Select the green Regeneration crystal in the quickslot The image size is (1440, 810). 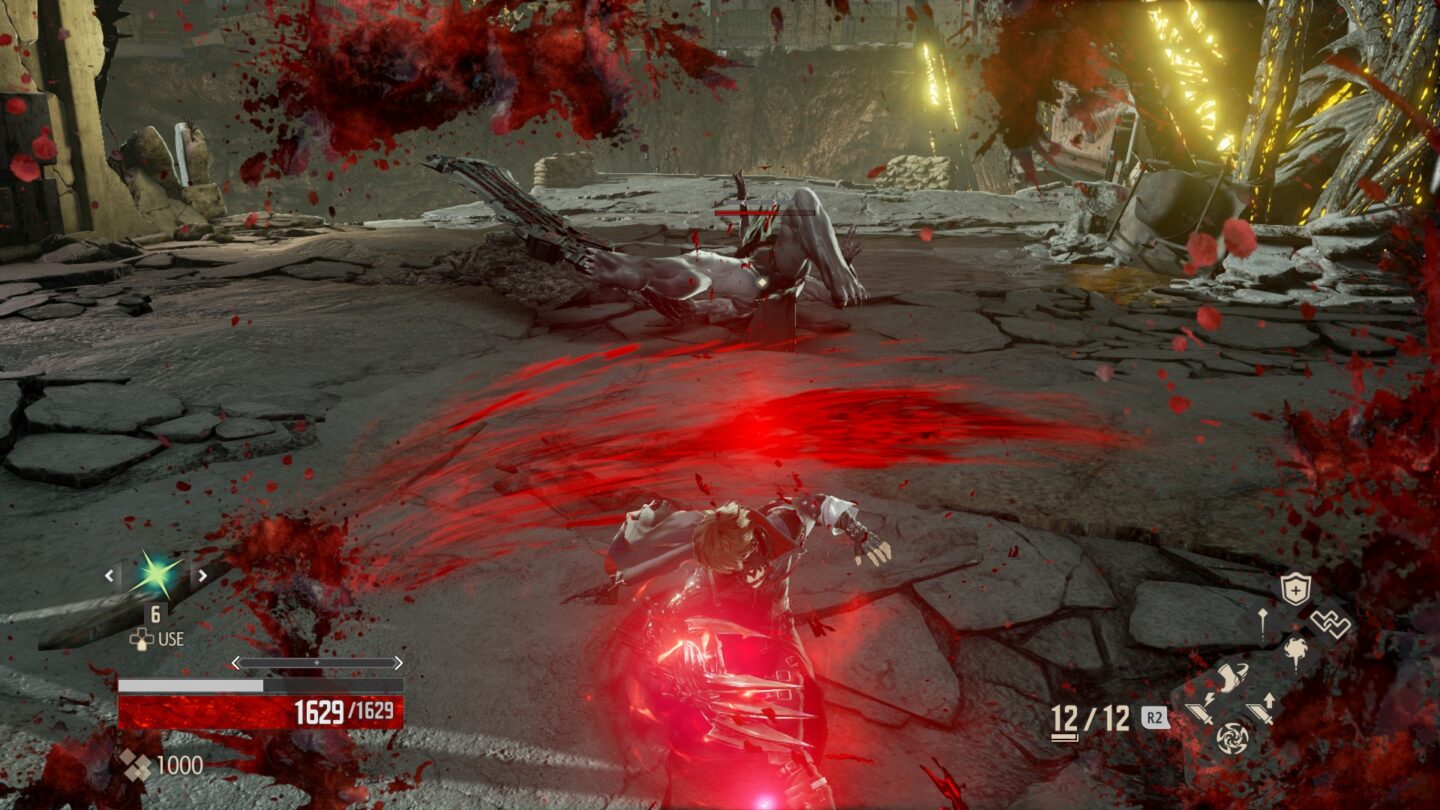pos(156,574)
